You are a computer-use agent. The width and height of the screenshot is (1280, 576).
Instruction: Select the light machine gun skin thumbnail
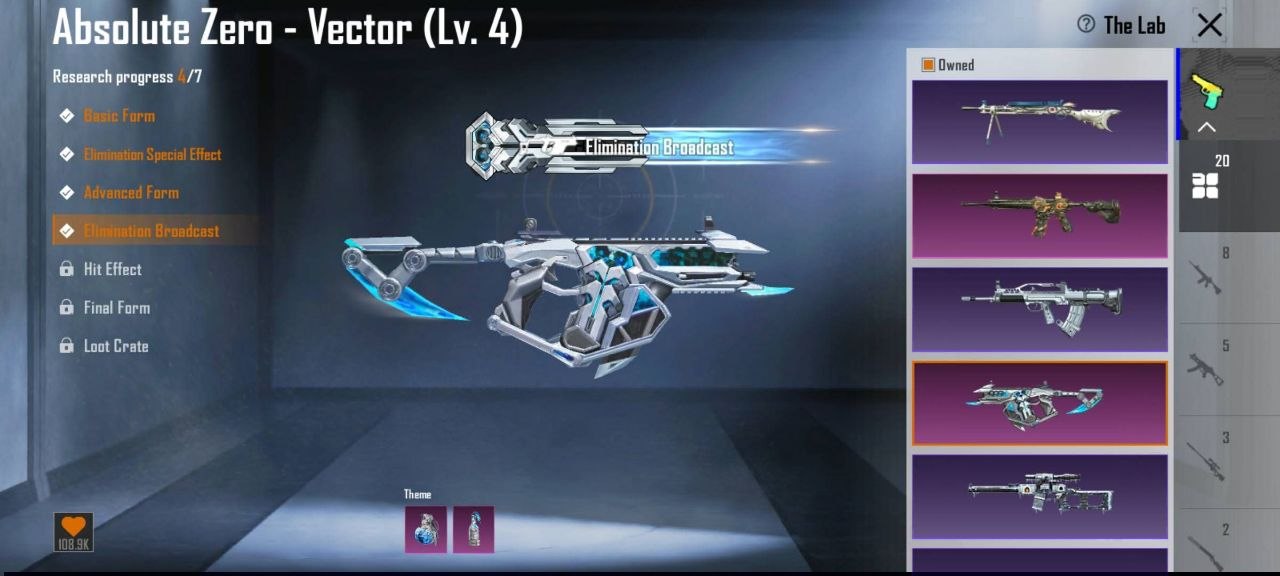tap(1039, 121)
